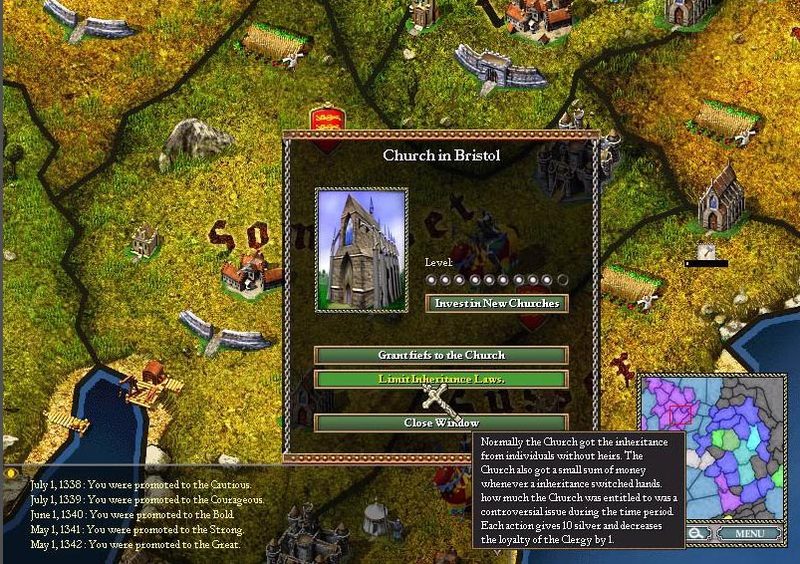Close the Church in Bristol window

click(441, 423)
